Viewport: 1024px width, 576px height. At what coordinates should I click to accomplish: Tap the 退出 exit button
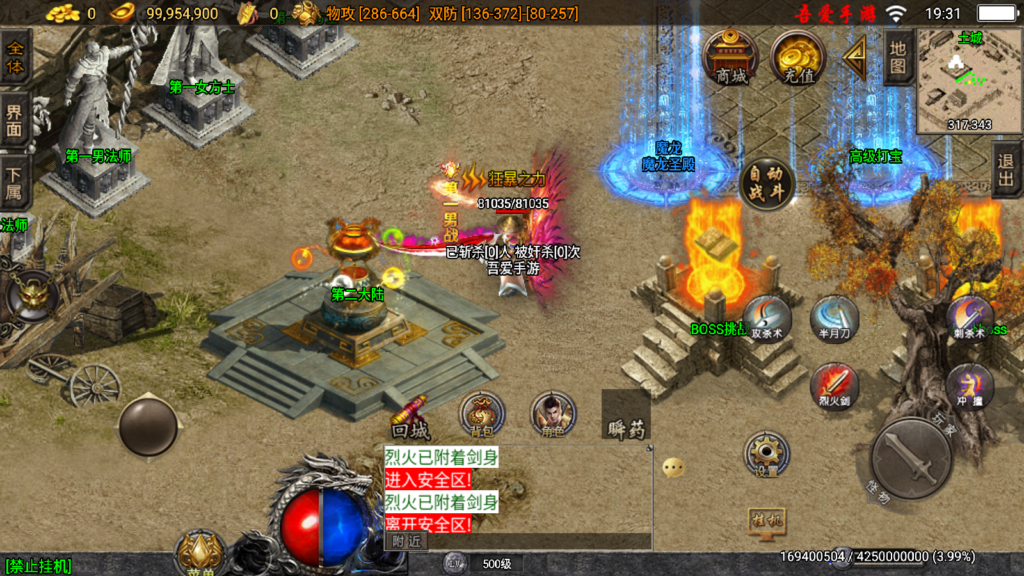coord(1006,170)
